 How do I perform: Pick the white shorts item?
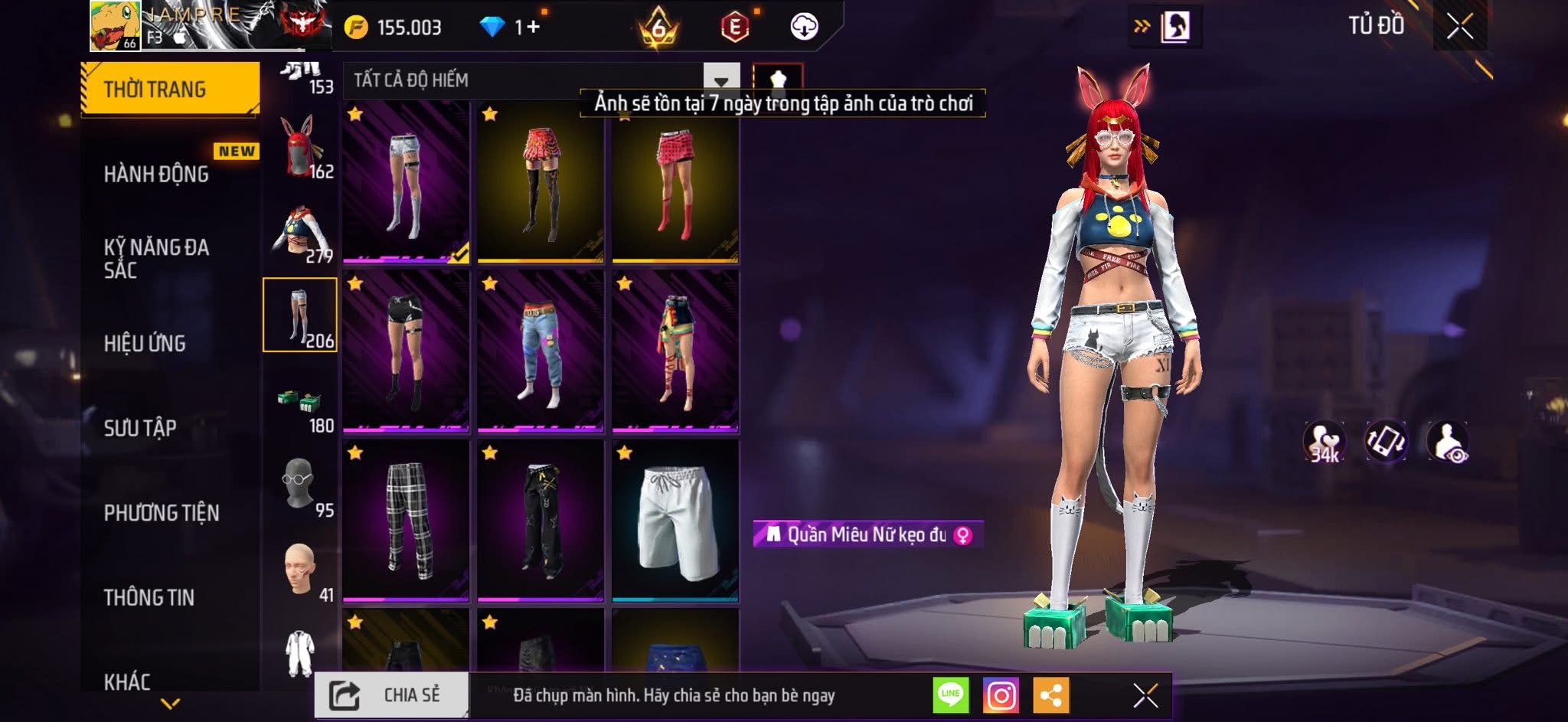675,520
